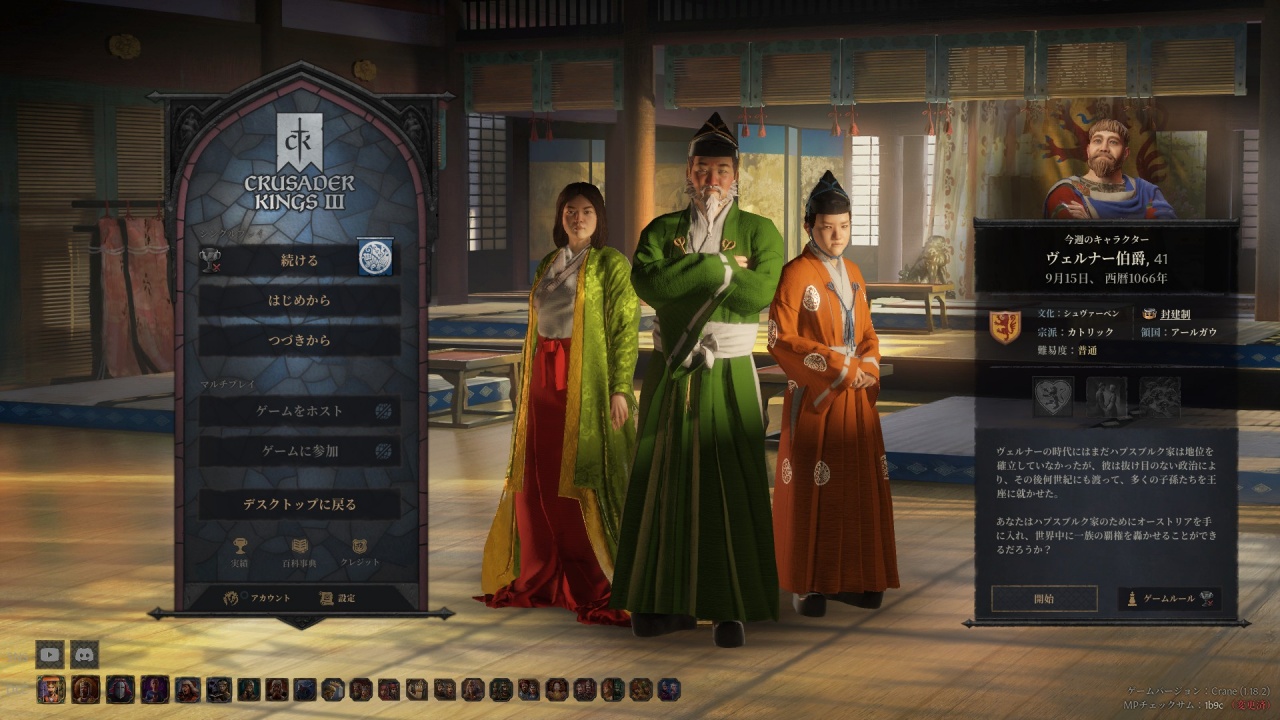Start a new game via はじめから

pos(299,300)
